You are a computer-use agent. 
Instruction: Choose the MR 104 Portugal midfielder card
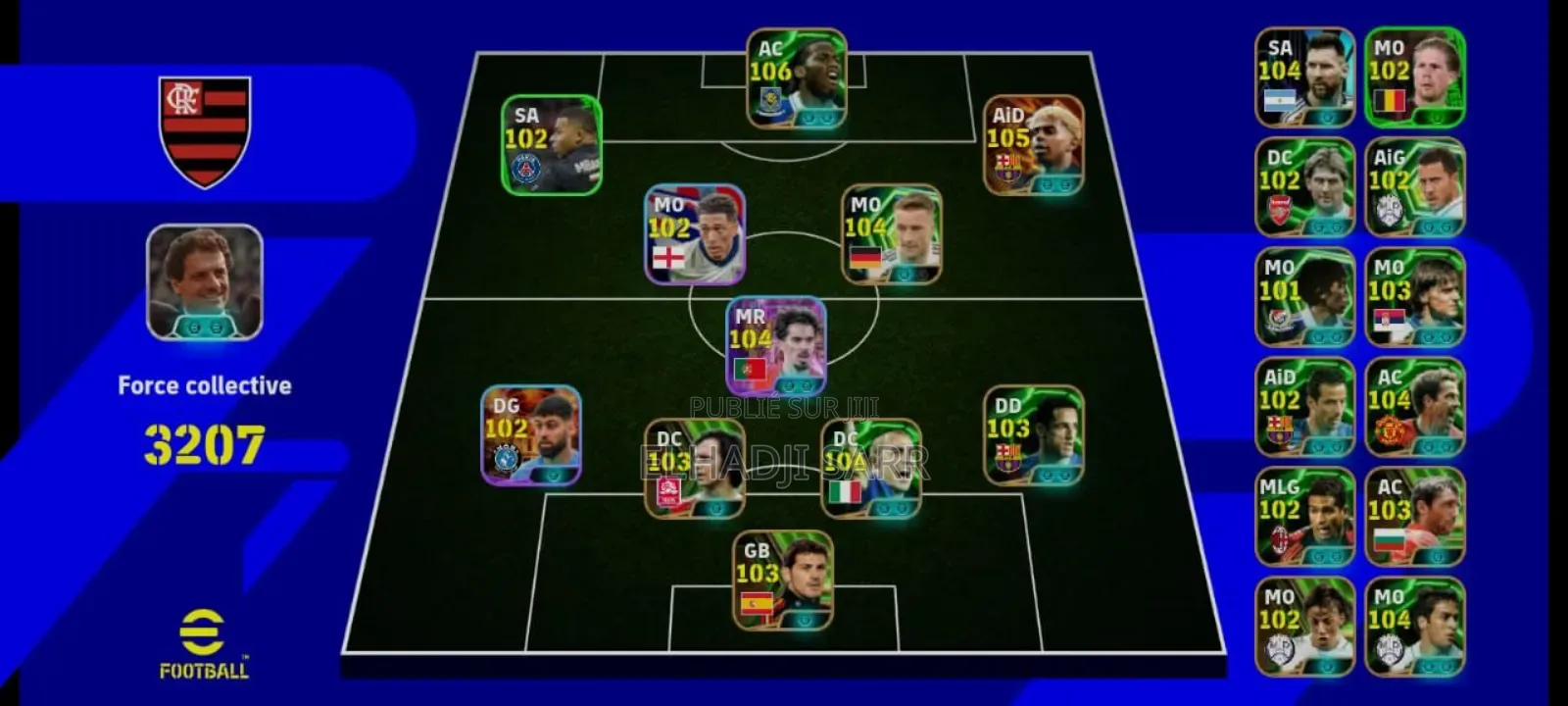pyautogui.click(x=776, y=345)
